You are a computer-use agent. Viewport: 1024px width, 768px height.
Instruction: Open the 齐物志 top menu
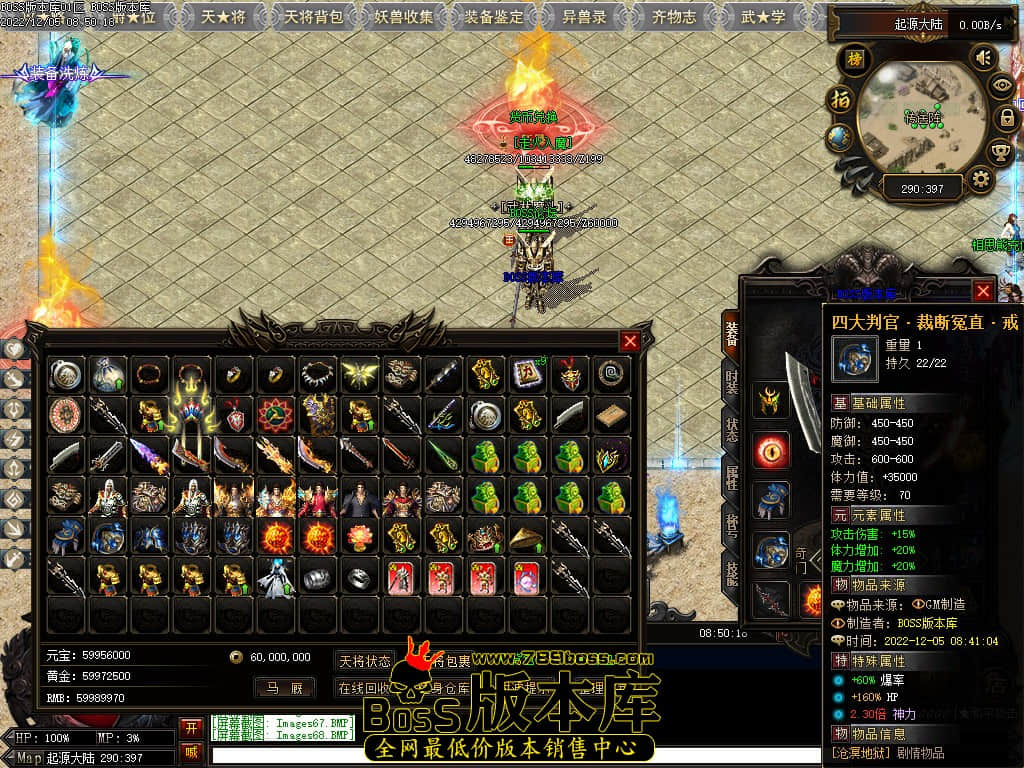click(x=674, y=16)
